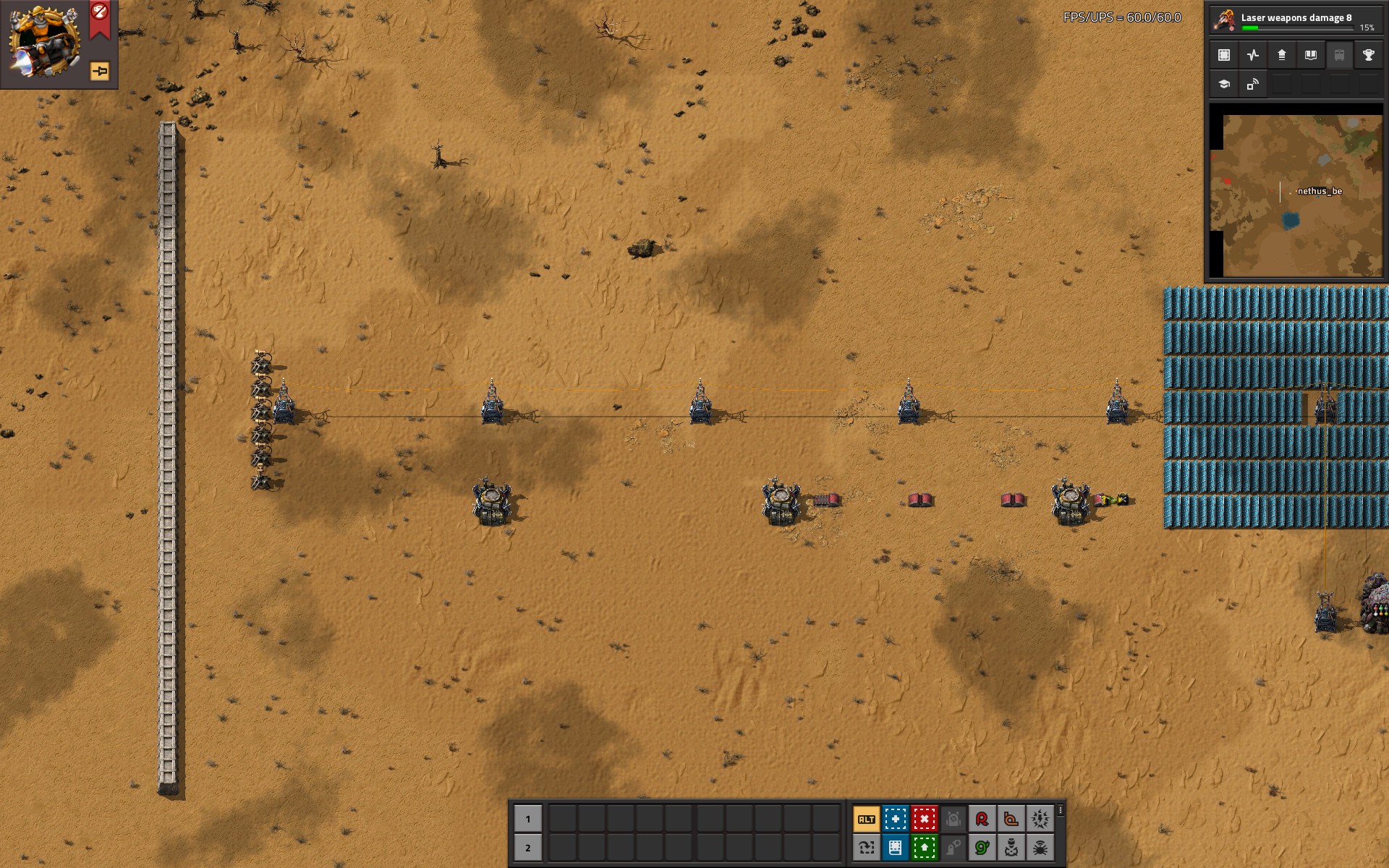Open shortcut bar options with three dots
The width and height of the screenshot is (1389, 868).
click(1061, 811)
